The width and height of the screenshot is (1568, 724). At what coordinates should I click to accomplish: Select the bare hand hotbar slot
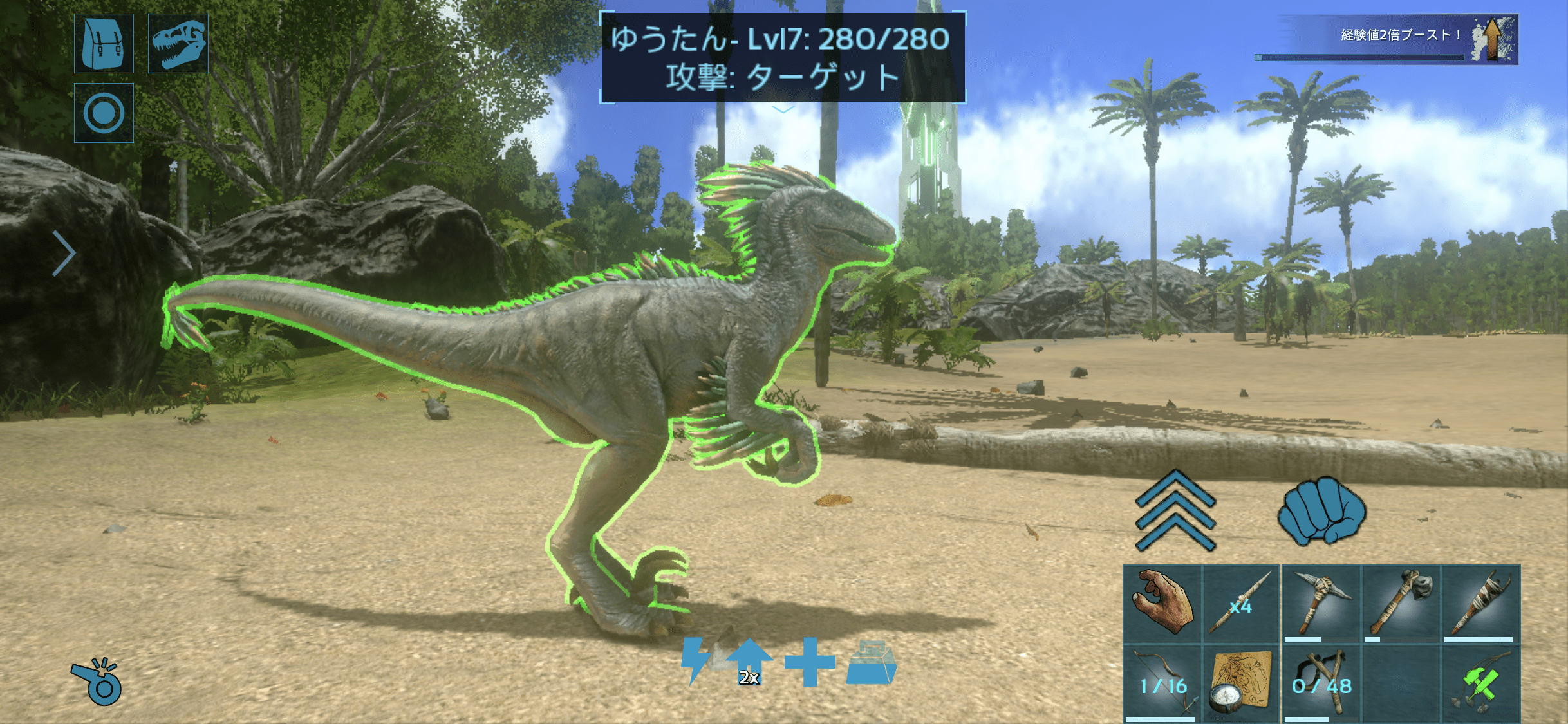click(x=1162, y=604)
